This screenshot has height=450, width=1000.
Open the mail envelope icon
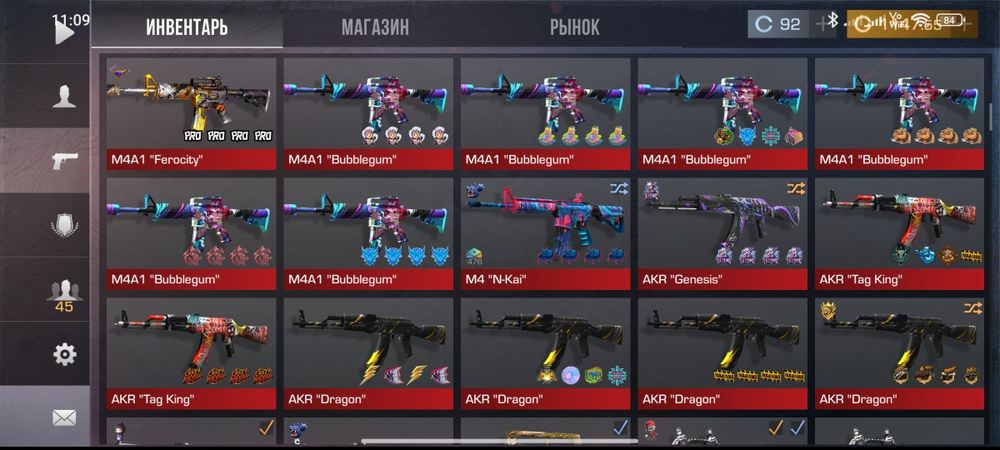tap(65, 417)
